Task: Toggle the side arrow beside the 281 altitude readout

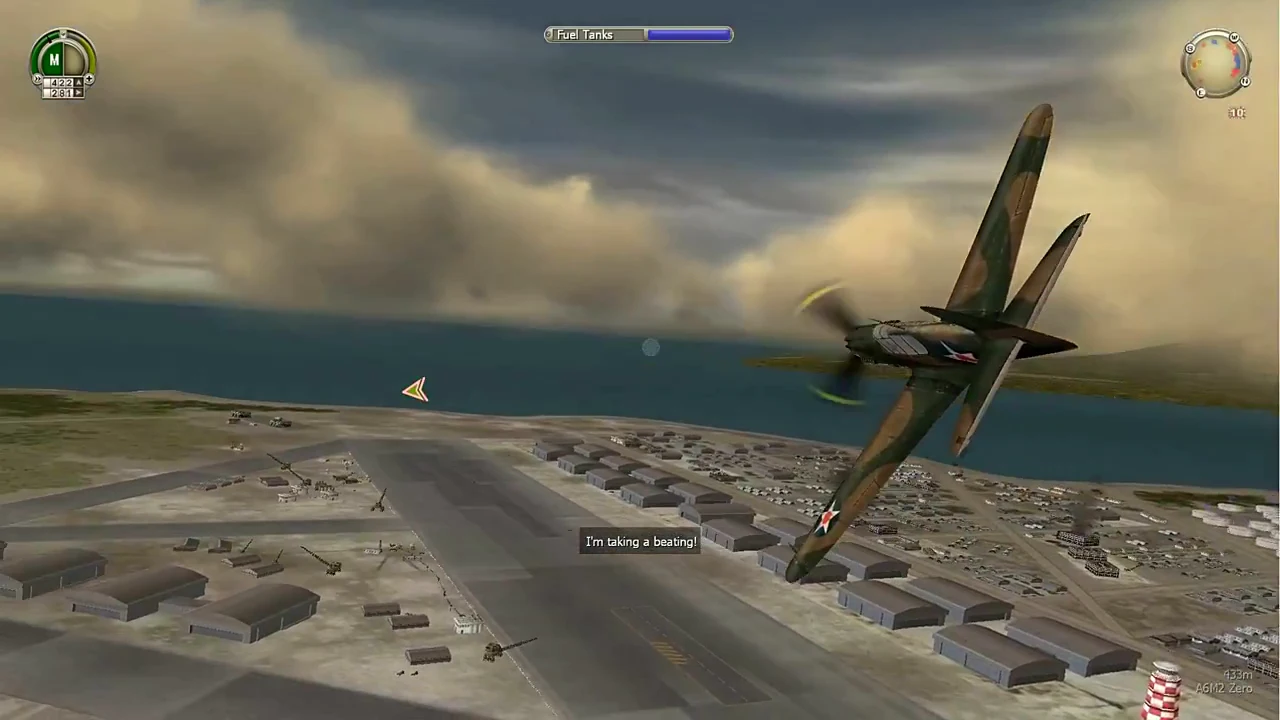Action: click(x=78, y=92)
